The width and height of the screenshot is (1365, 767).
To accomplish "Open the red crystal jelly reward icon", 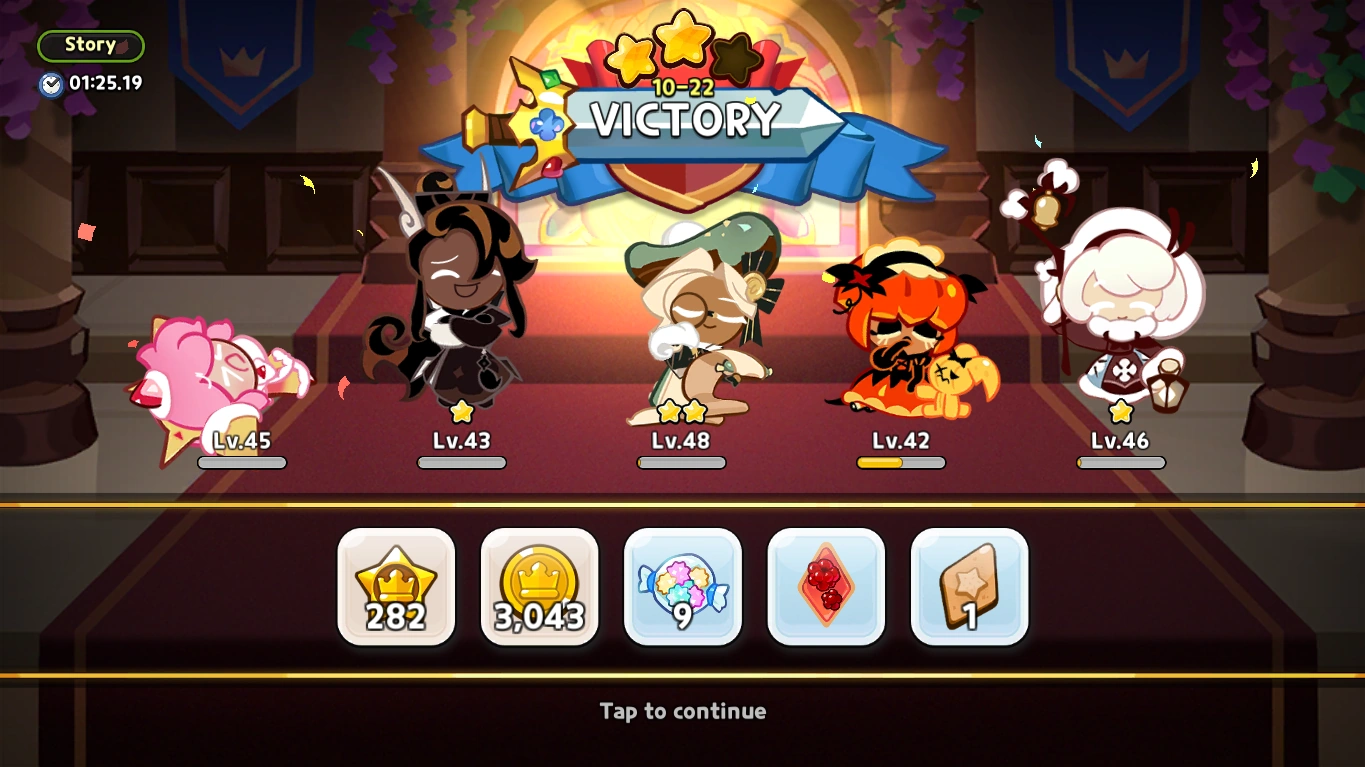I will click(x=826, y=586).
